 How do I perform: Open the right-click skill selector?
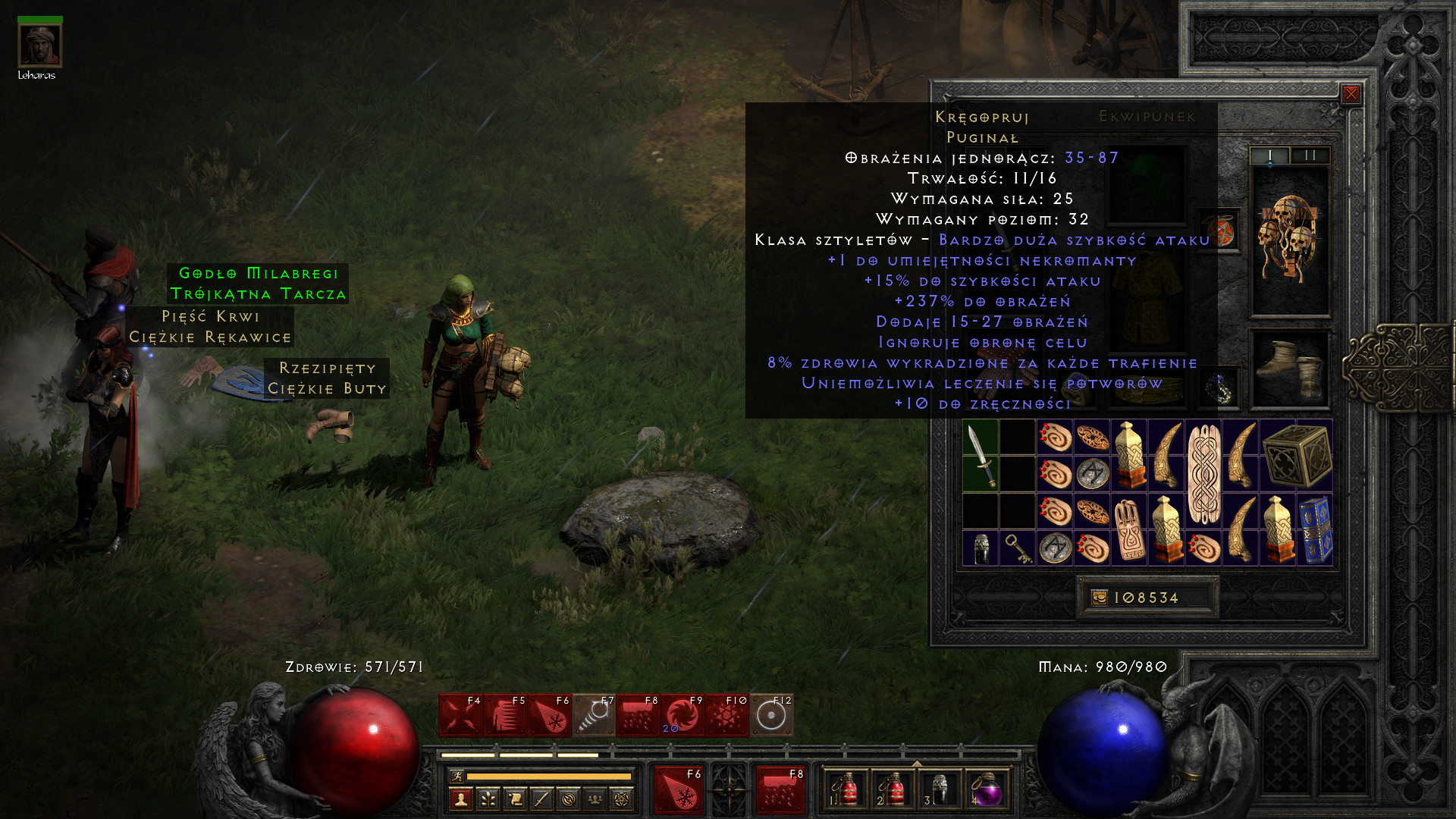tap(780, 789)
